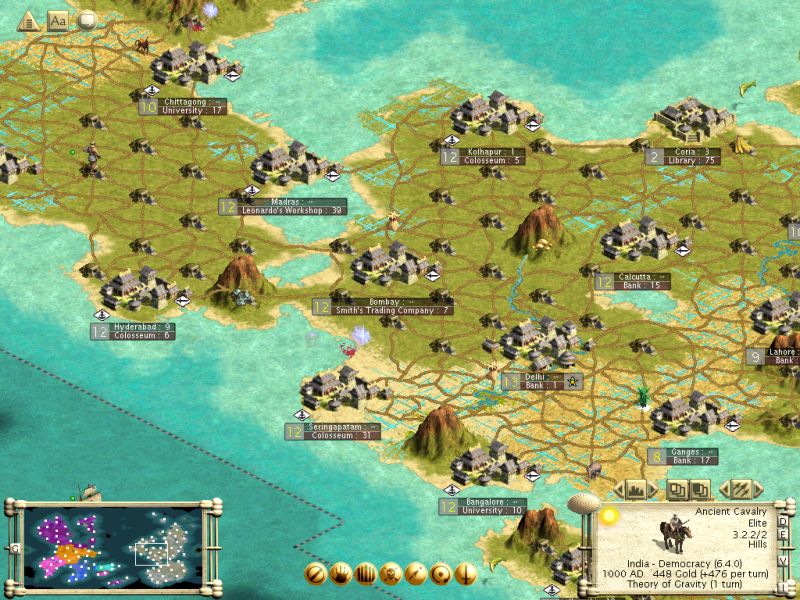Activate the arrow go-to order
The width and height of the screenshot is (800, 600).
point(416,574)
